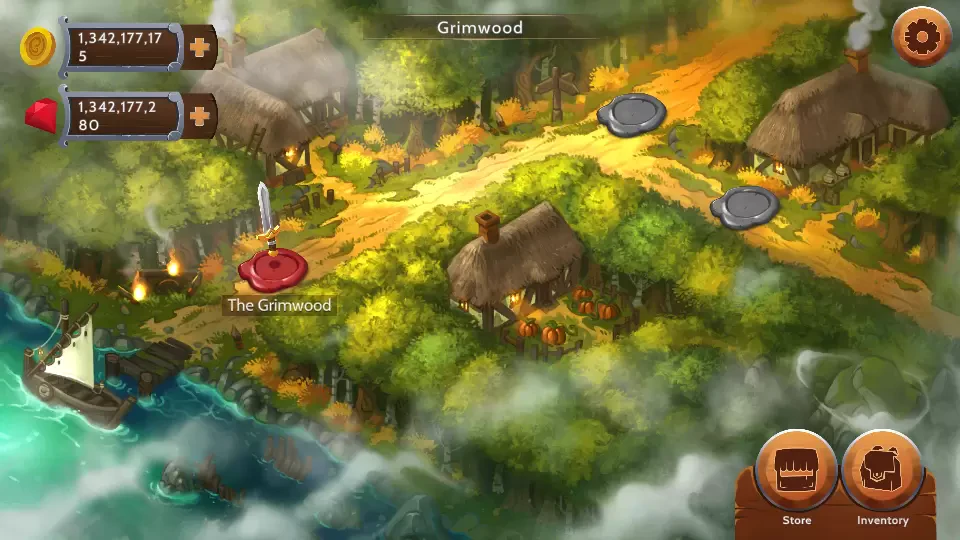This screenshot has width=960, height=540.
Task: Choose the locked gray marker beside the right cottage
Action: pyautogui.click(x=745, y=207)
